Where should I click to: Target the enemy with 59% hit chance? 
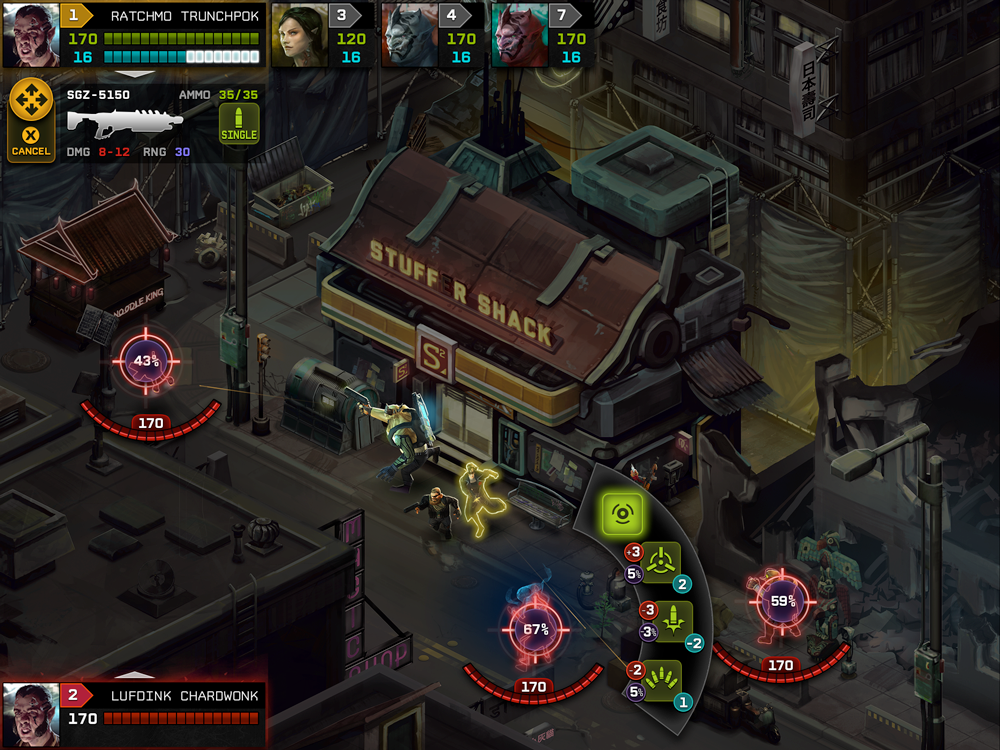[783, 602]
